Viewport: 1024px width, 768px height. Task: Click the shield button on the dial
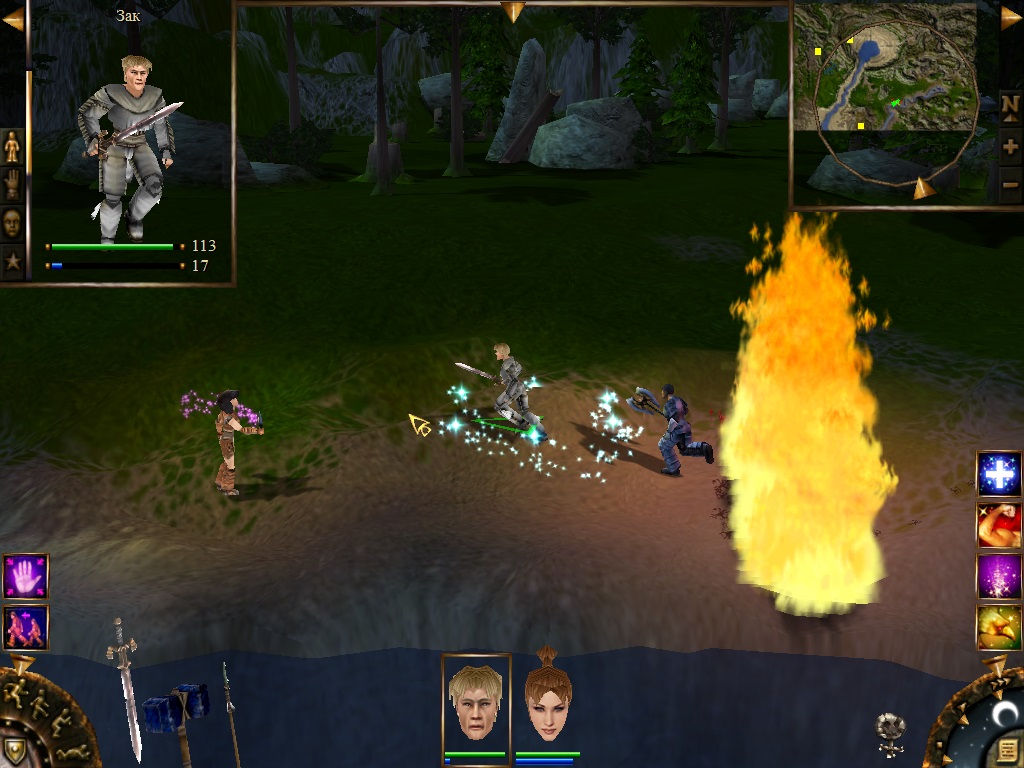14,750
